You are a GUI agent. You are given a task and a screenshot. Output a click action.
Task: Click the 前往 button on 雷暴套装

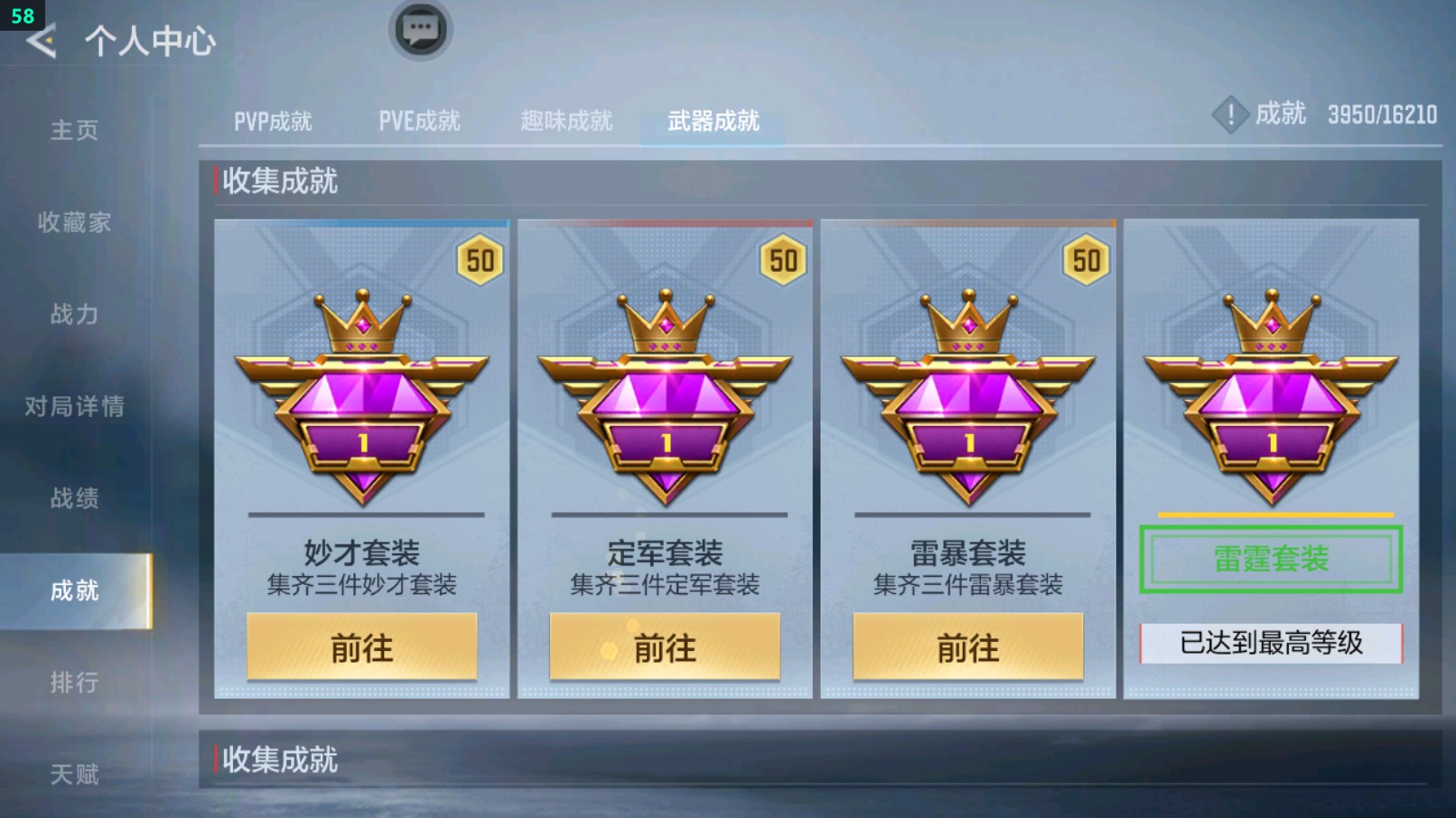point(969,647)
